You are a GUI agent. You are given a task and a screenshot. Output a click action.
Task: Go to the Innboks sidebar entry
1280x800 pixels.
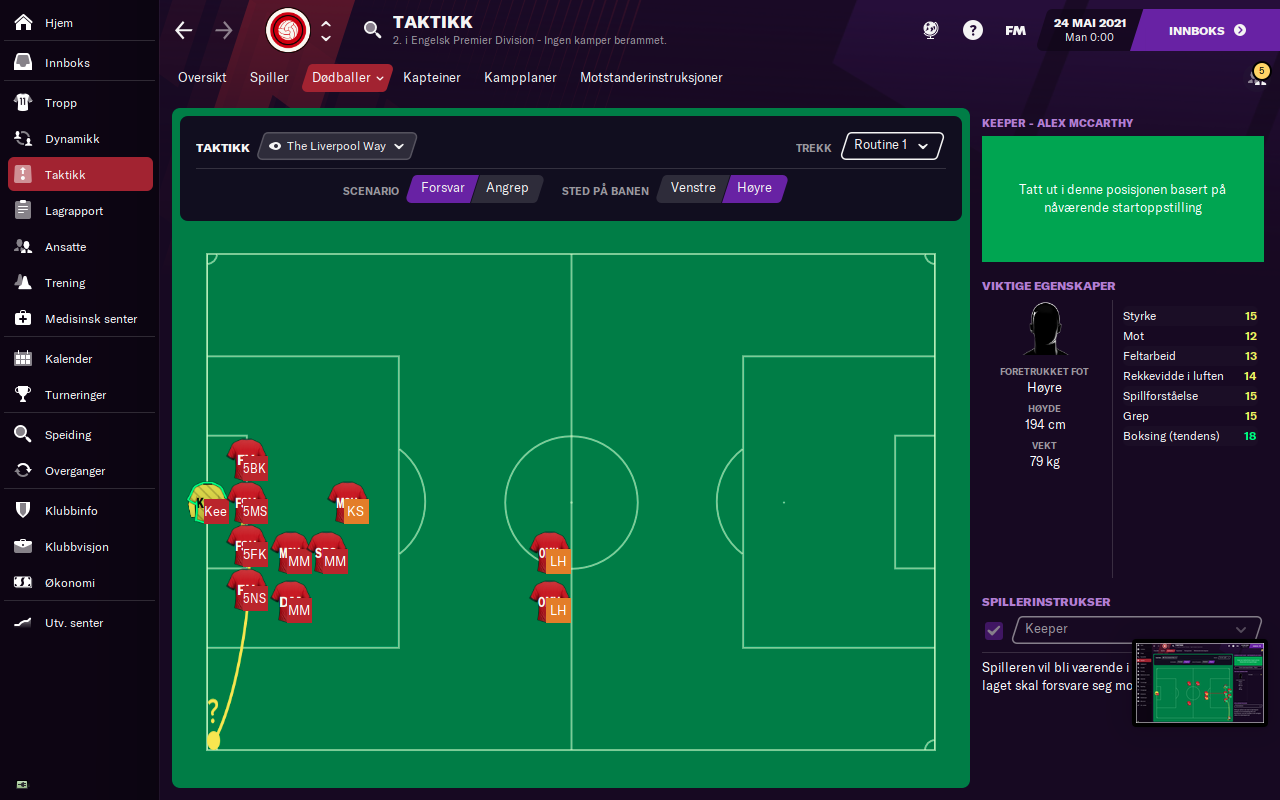(67, 63)
